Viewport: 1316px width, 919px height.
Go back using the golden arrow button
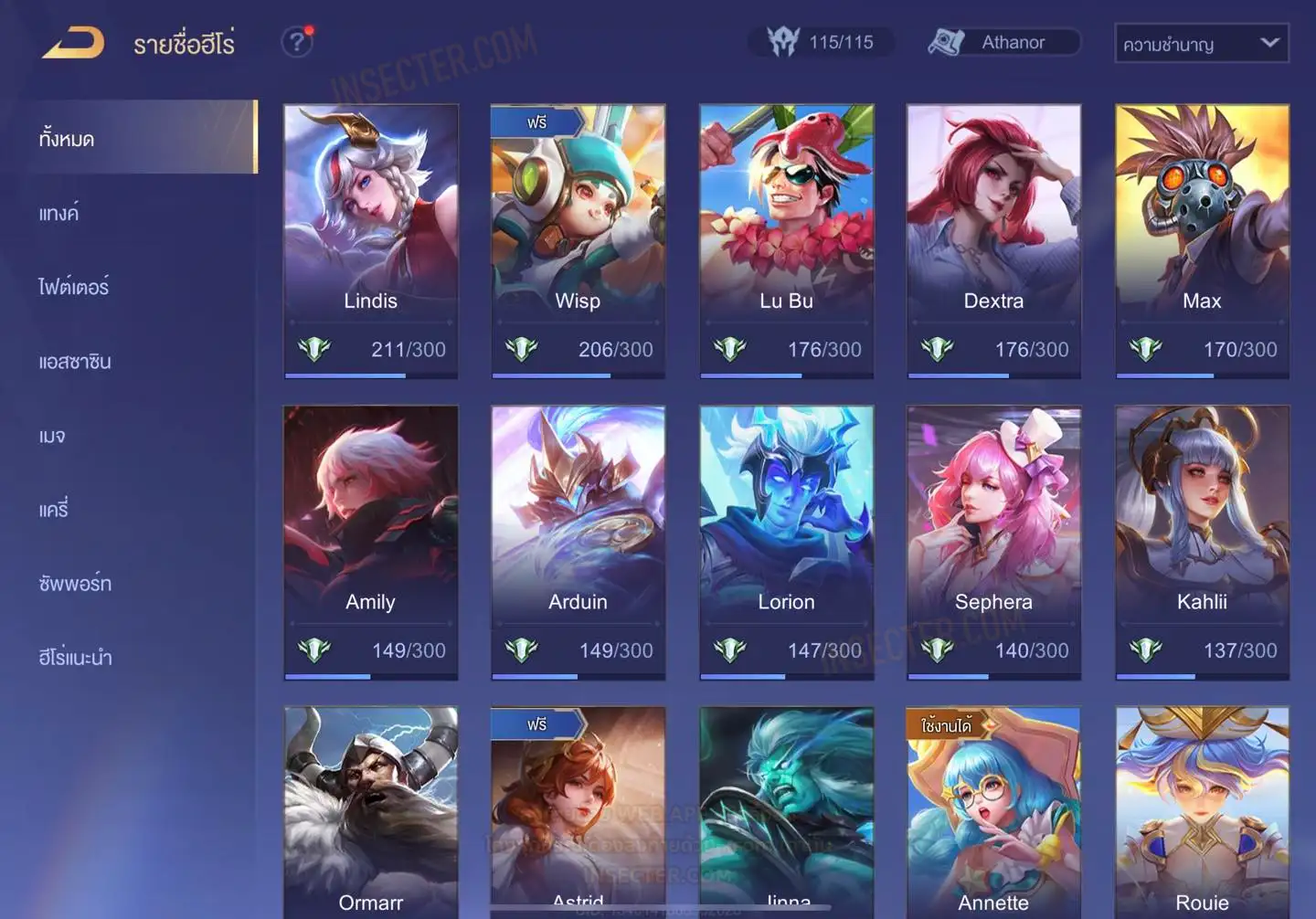[x=73, y=43]
